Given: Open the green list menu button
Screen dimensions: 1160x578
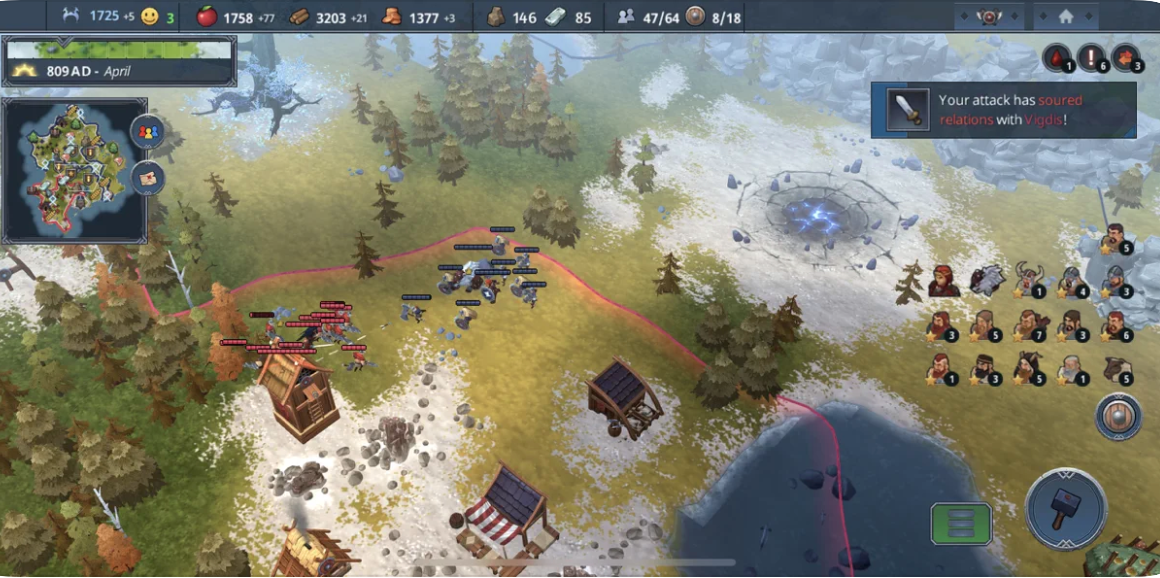Looking at the screenshot, I should click(x=961, y=523).
